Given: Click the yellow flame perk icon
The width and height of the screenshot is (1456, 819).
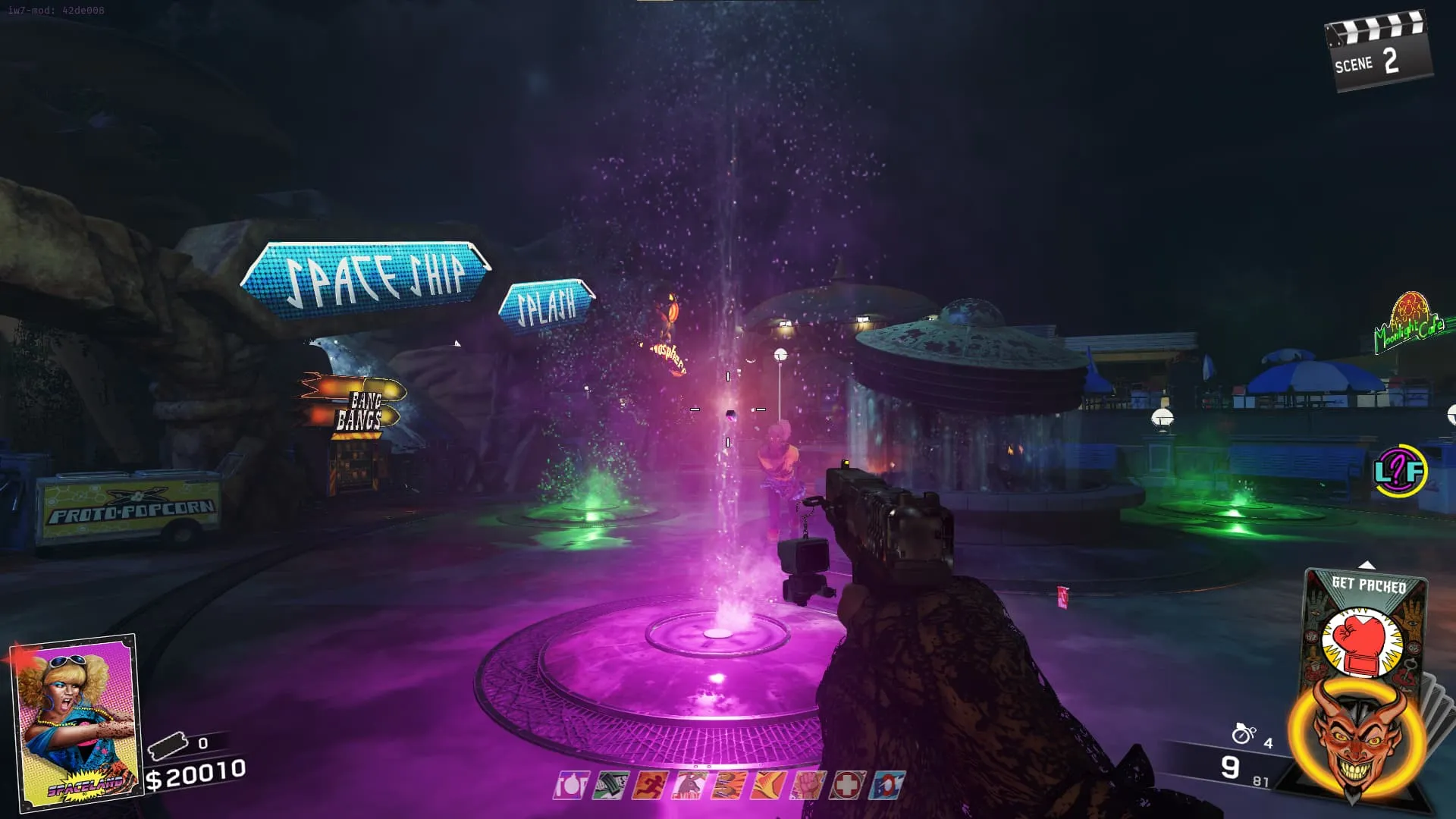Looking at the screenshot, I should pos(767,786).
